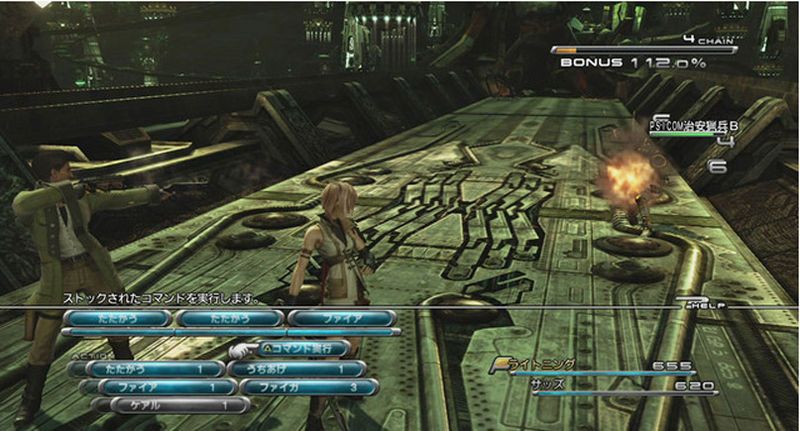Choose たたかう in the action command list
The image size is (800, 431).
(x=148, y=368)
